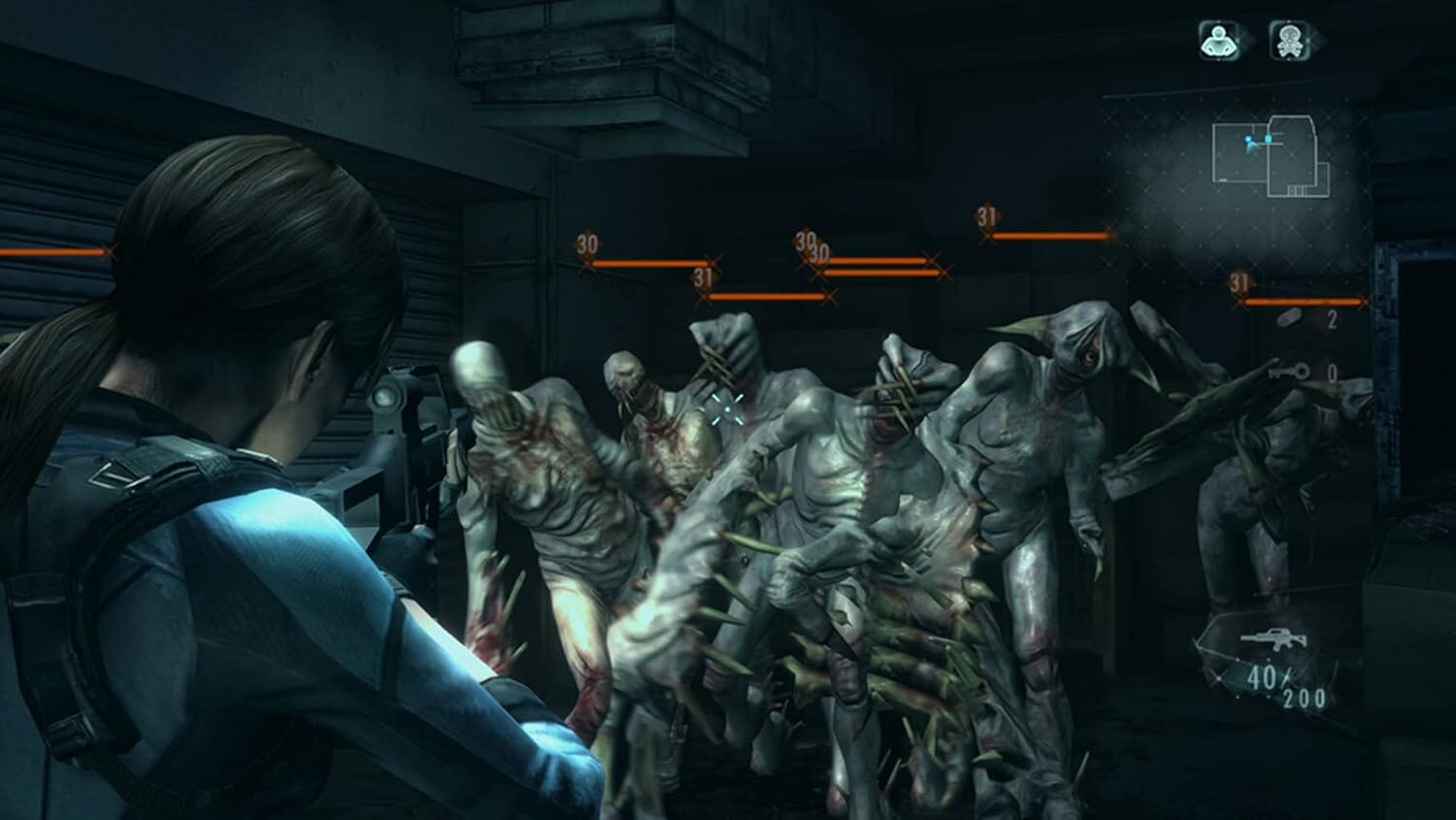Click the player marker on the minimap

(x=1247, y=139)
